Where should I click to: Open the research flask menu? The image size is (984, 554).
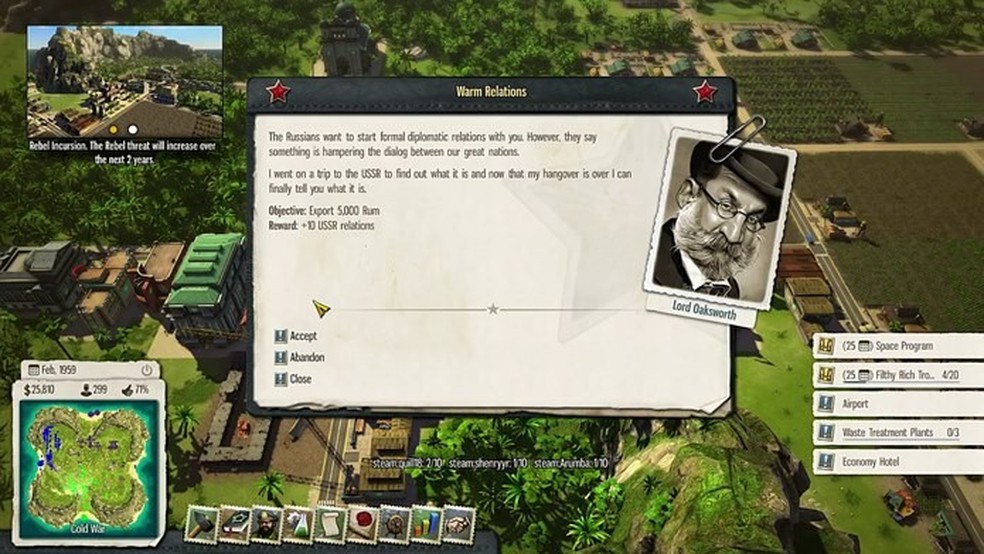point(299,523)
